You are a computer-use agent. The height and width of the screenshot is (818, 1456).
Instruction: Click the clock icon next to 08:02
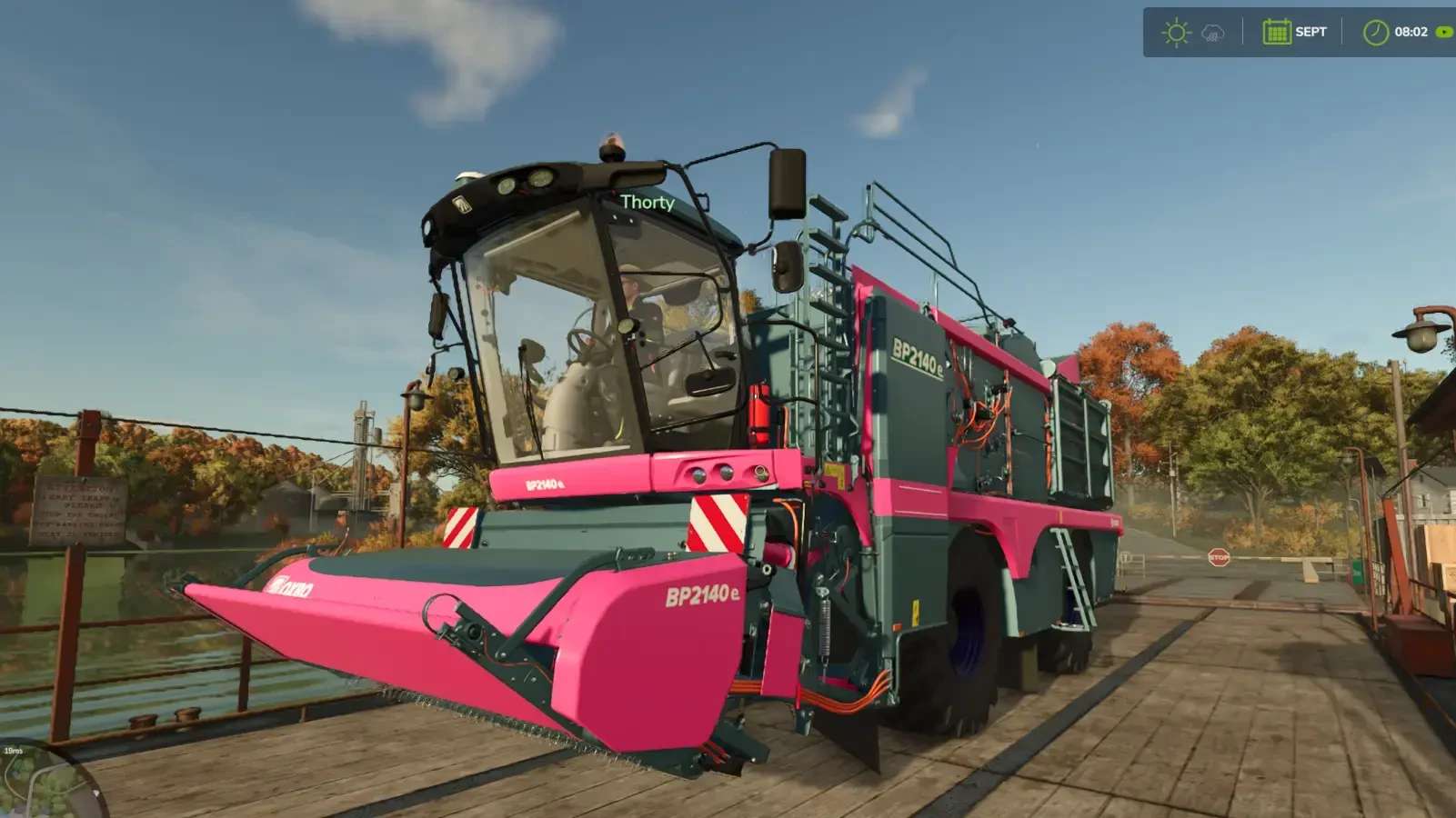(1375, 33)
